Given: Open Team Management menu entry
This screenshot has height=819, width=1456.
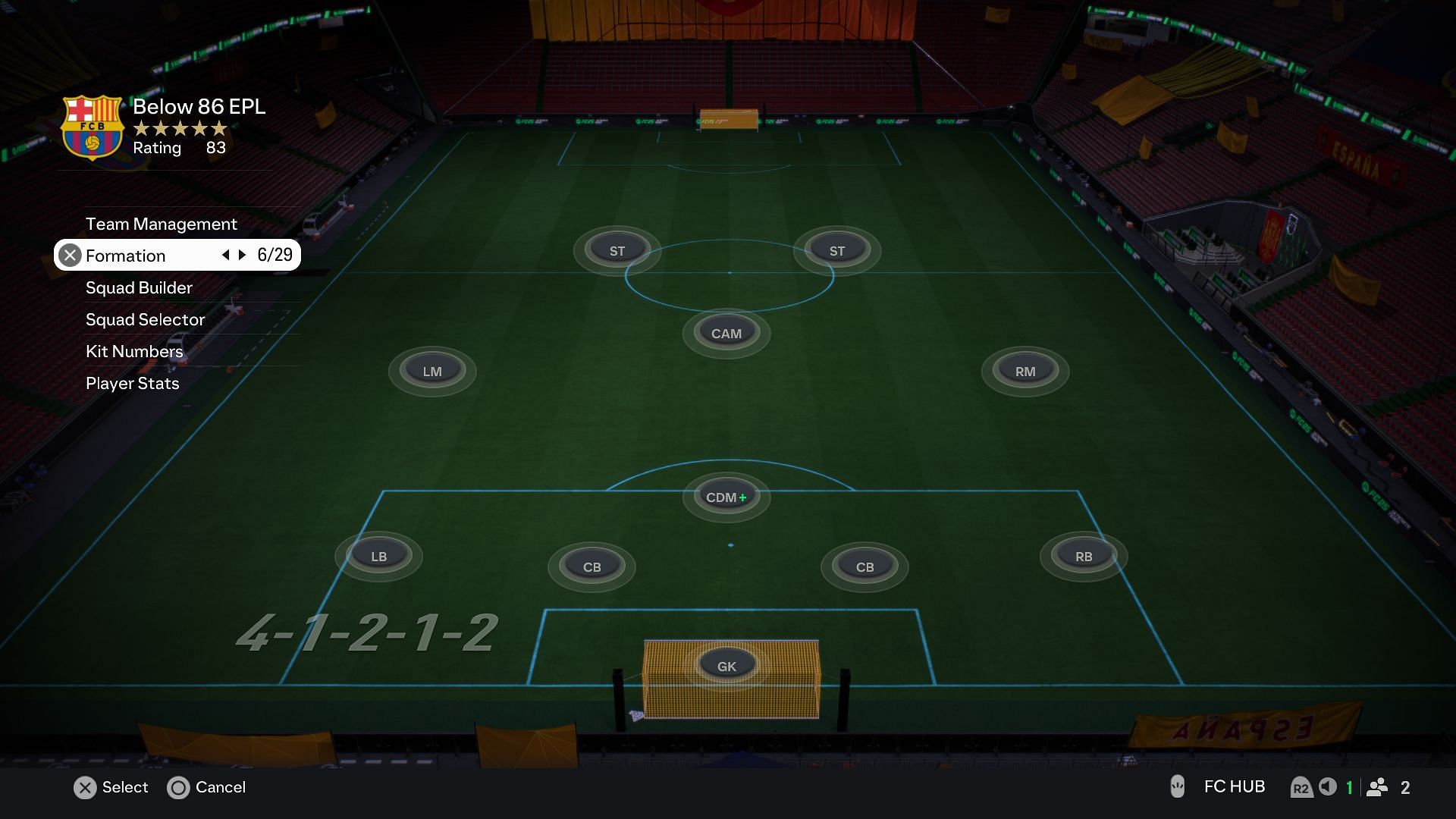Looking at the screenshot, I should (161, 224).
